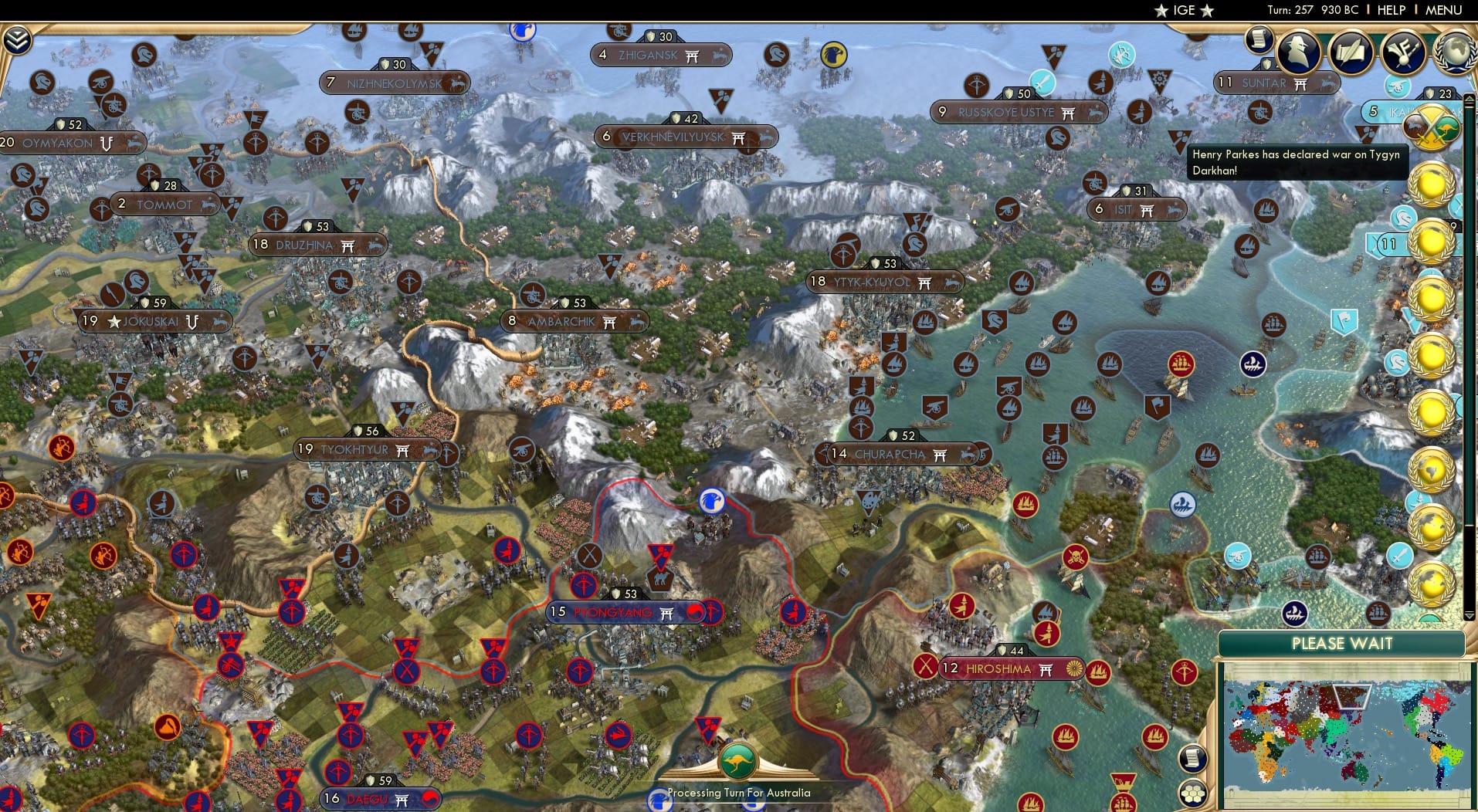Select a gold medallion notification on the right side

tap(1430, 185)
